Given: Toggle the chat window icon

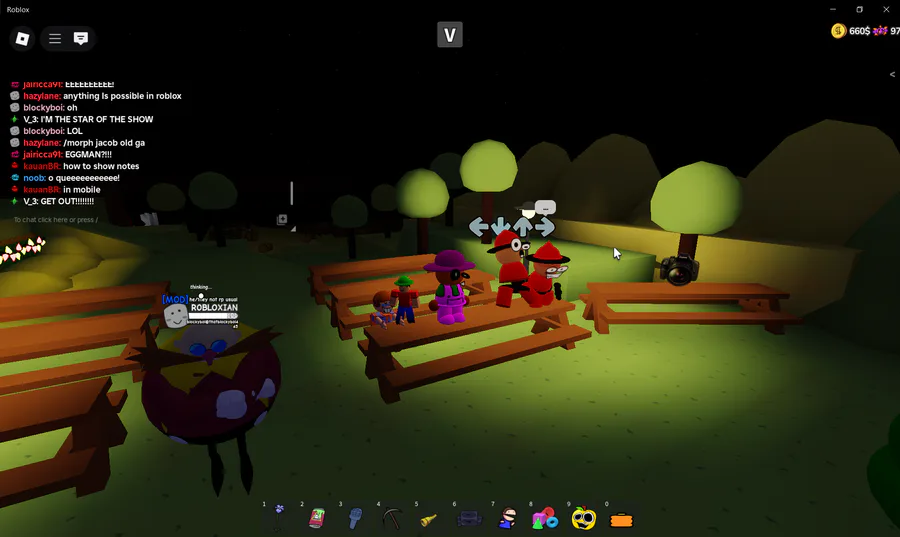Looking at the screenshot, I should tap(81, 39).
